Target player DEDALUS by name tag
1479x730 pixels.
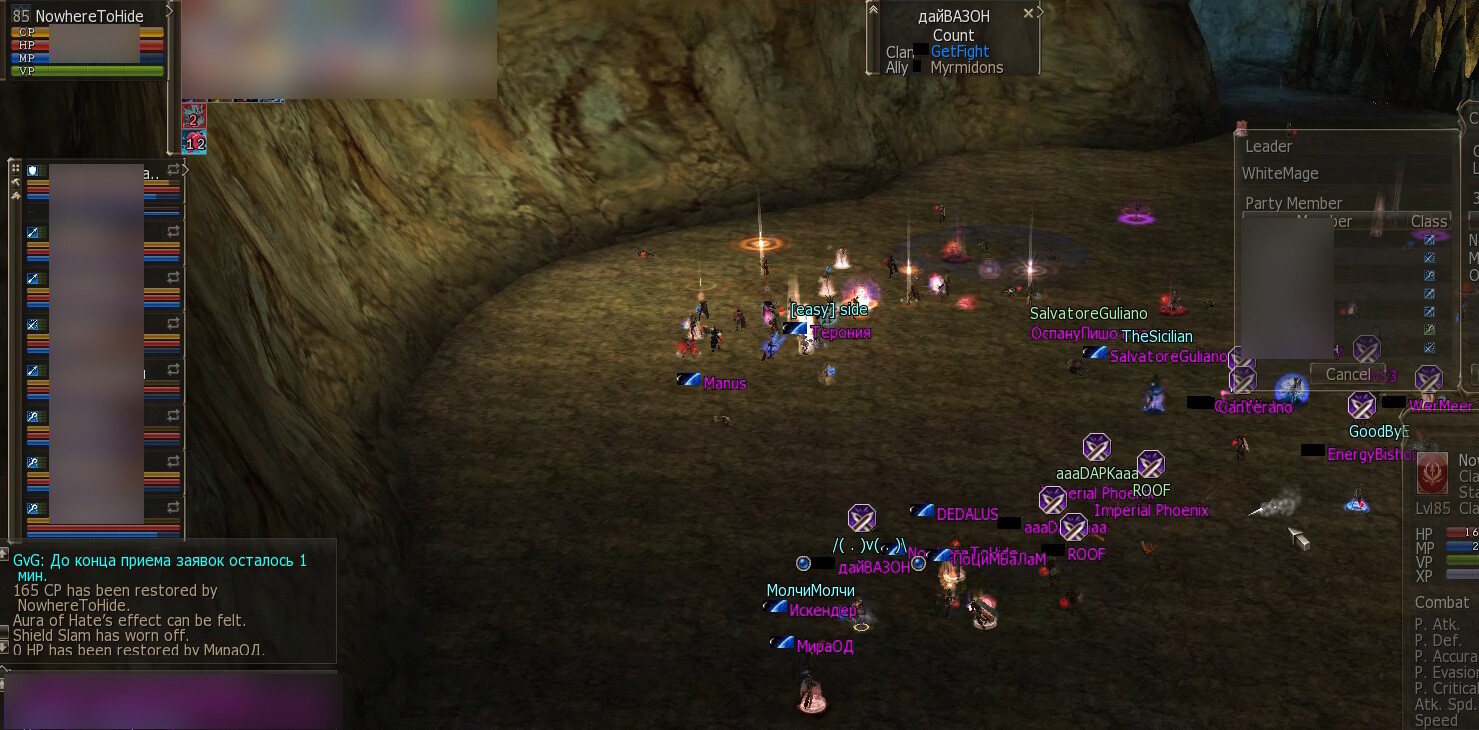click(967, 514)
